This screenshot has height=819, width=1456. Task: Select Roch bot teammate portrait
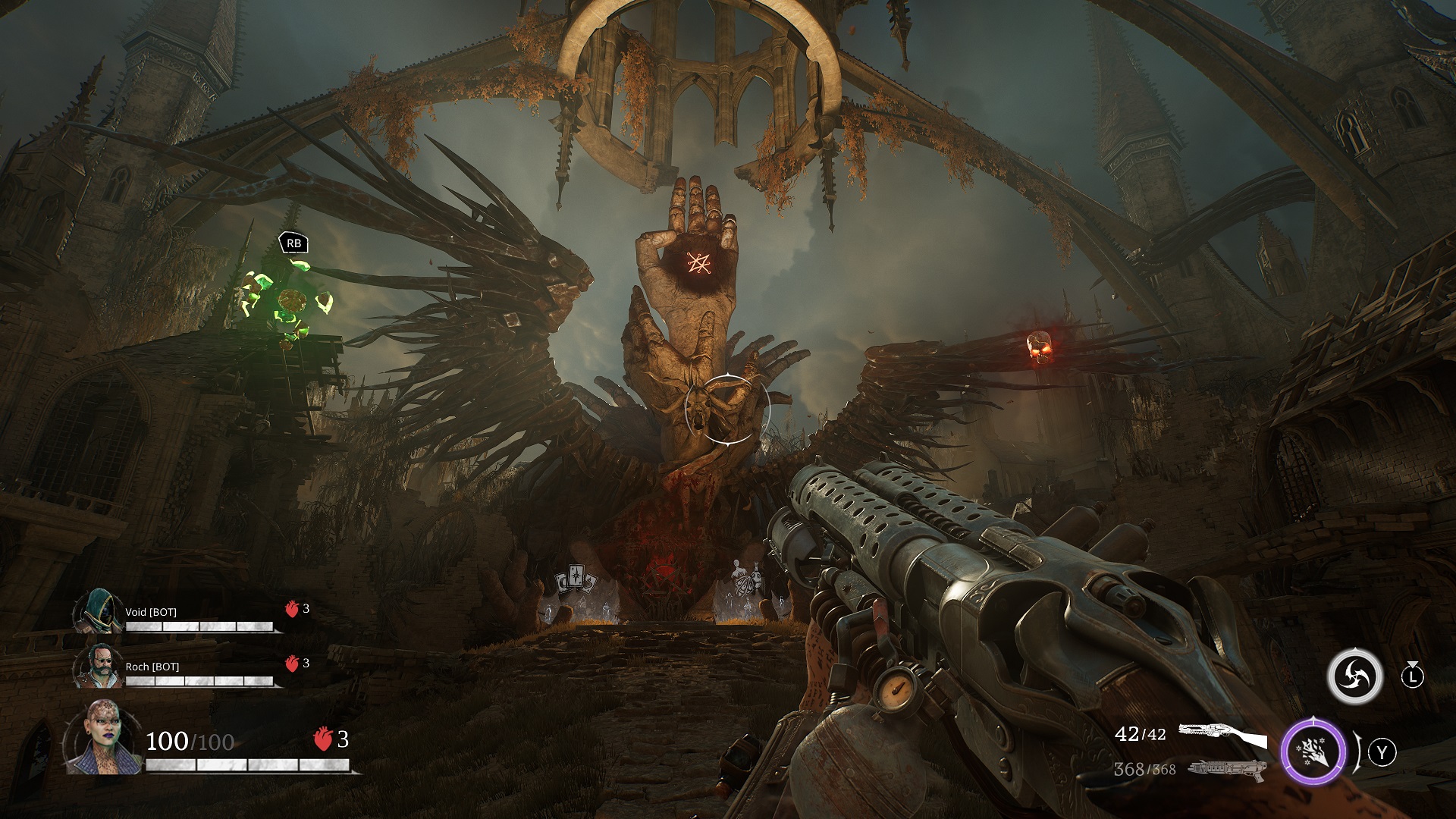[x=99, y=667]
